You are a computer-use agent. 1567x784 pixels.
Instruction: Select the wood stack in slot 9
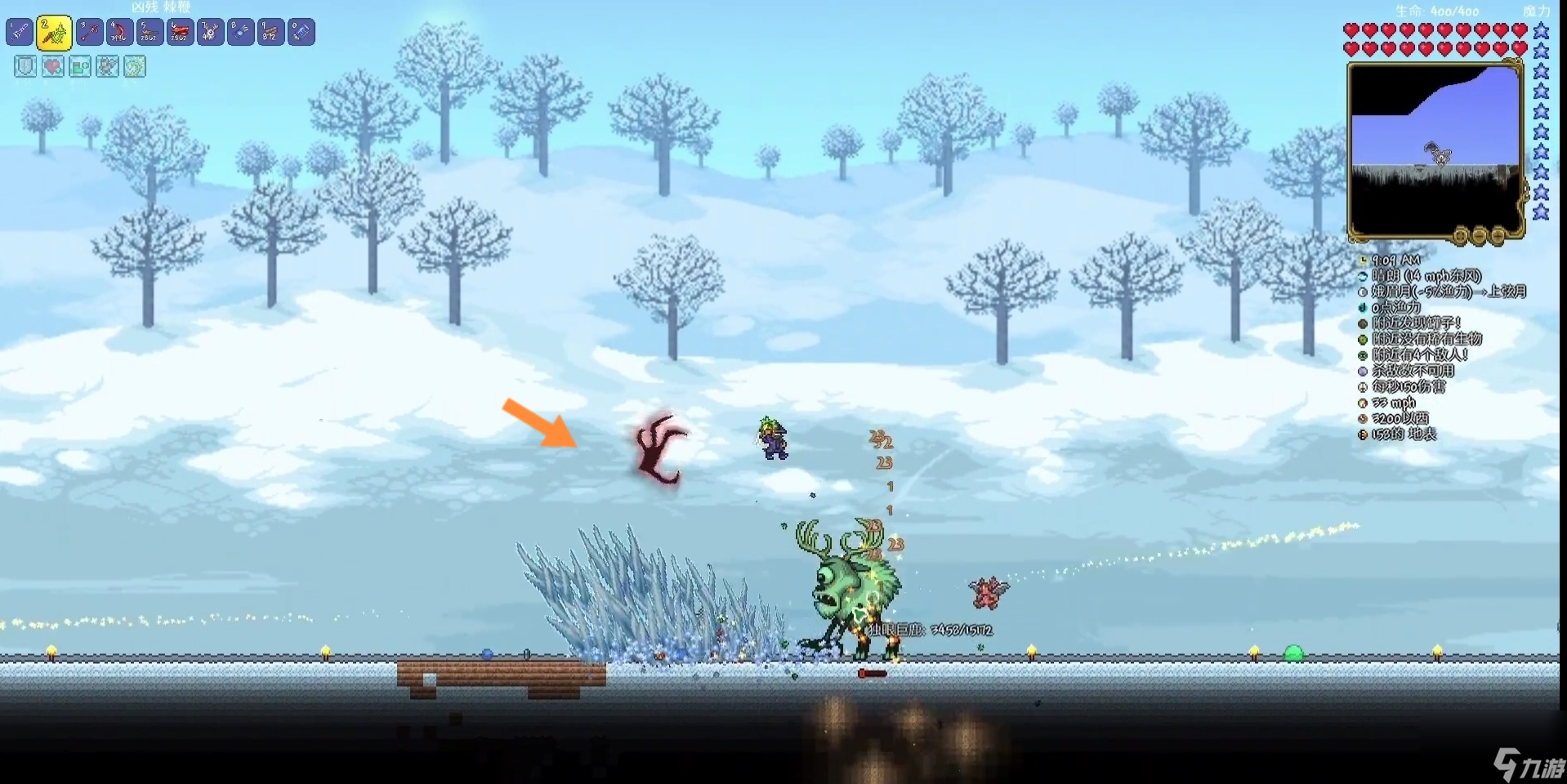[x=270, y=32]
